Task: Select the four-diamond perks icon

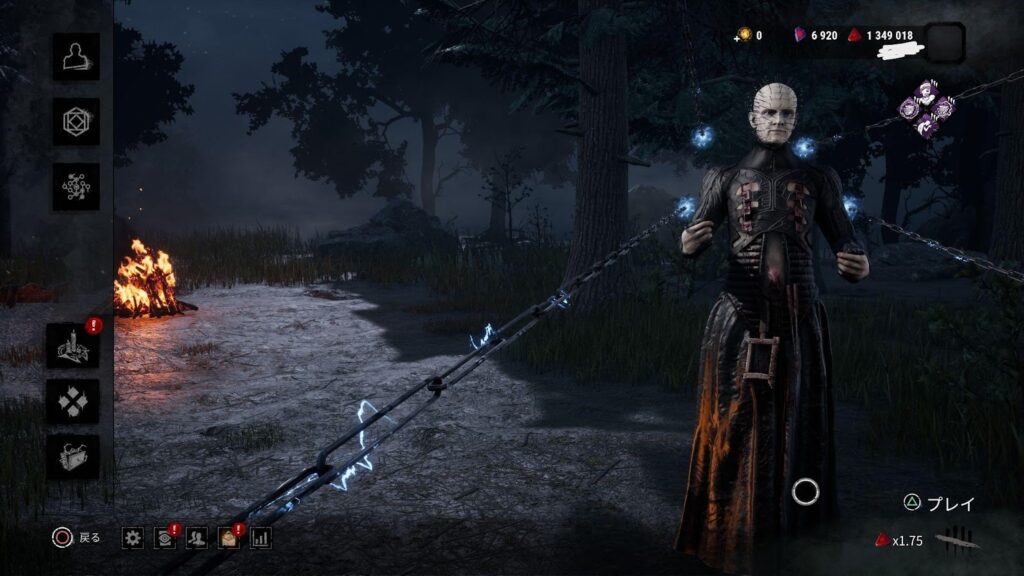Action: pyautogui.click(x=73, y=401)
